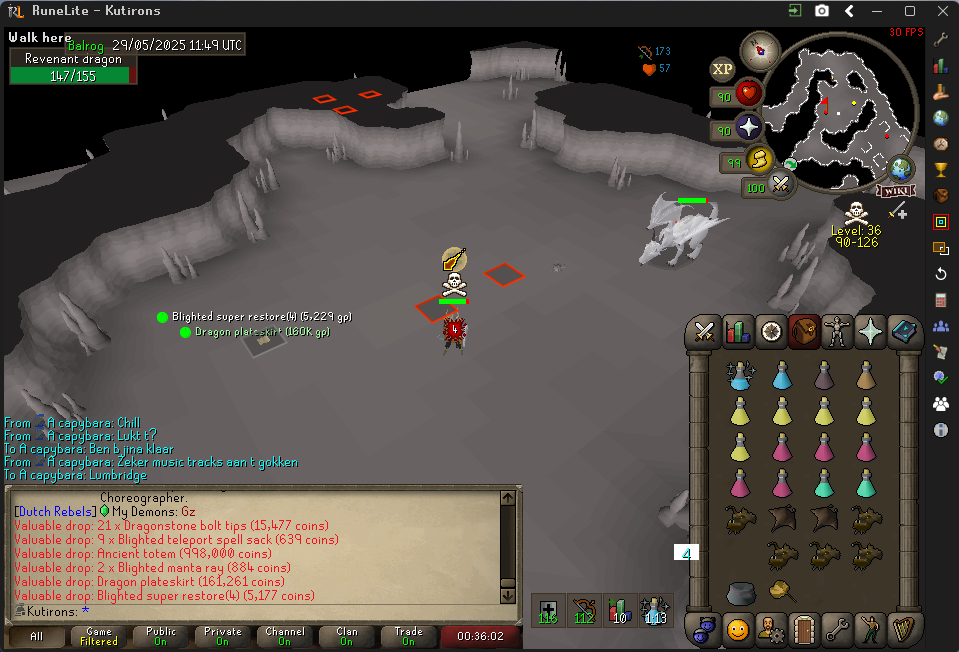Select the Public chat filter tab
Viewport: 959px width, 652px height.
[x=160, y=636]
